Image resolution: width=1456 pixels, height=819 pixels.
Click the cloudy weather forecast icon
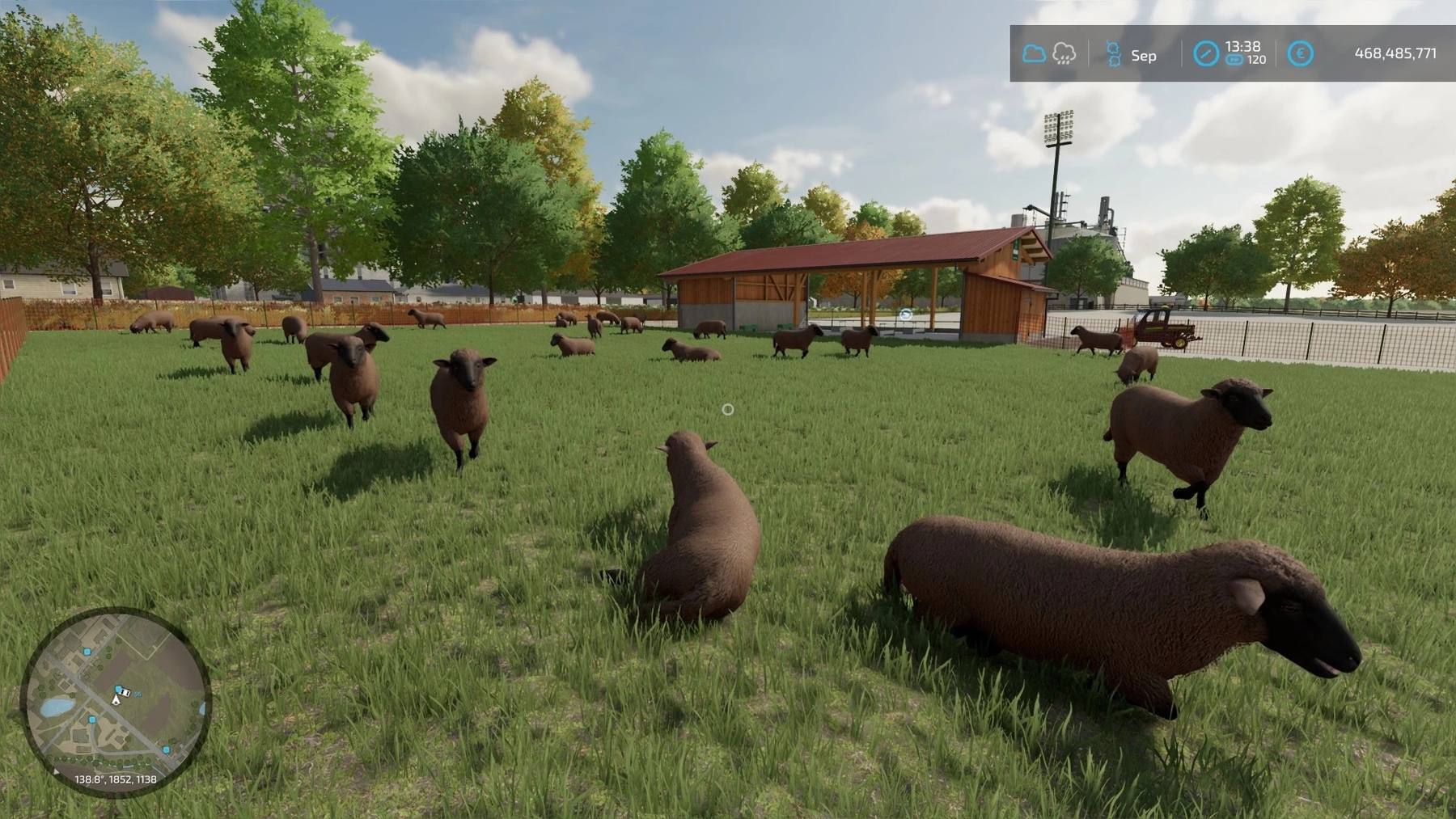[1034, 54]
